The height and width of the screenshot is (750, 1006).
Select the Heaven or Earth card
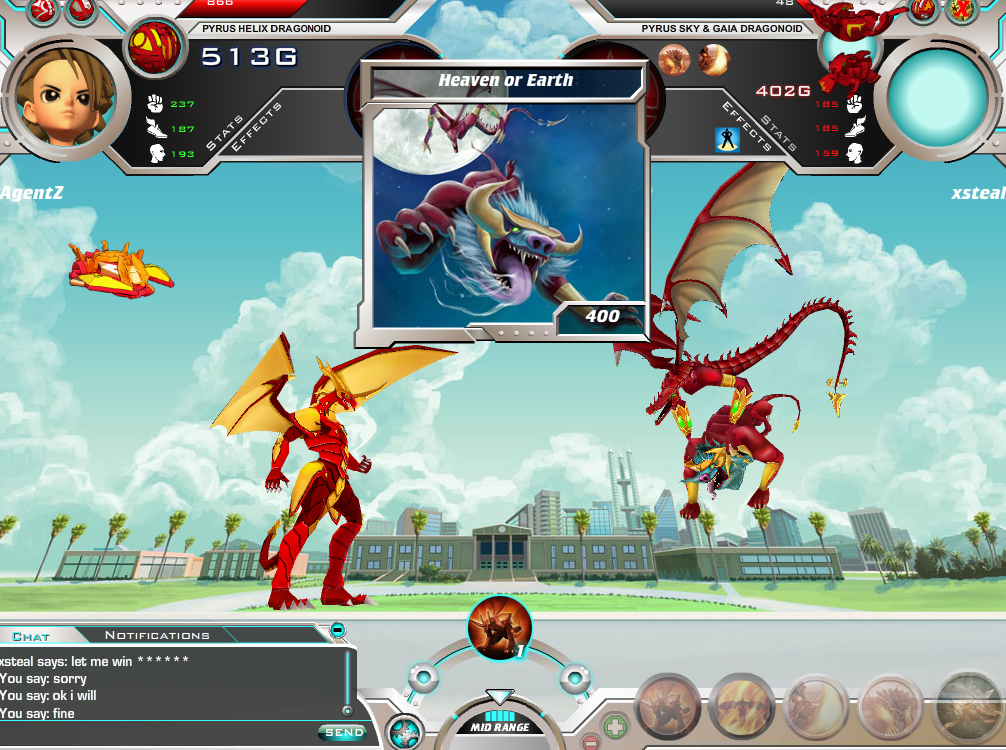(505, 200)
